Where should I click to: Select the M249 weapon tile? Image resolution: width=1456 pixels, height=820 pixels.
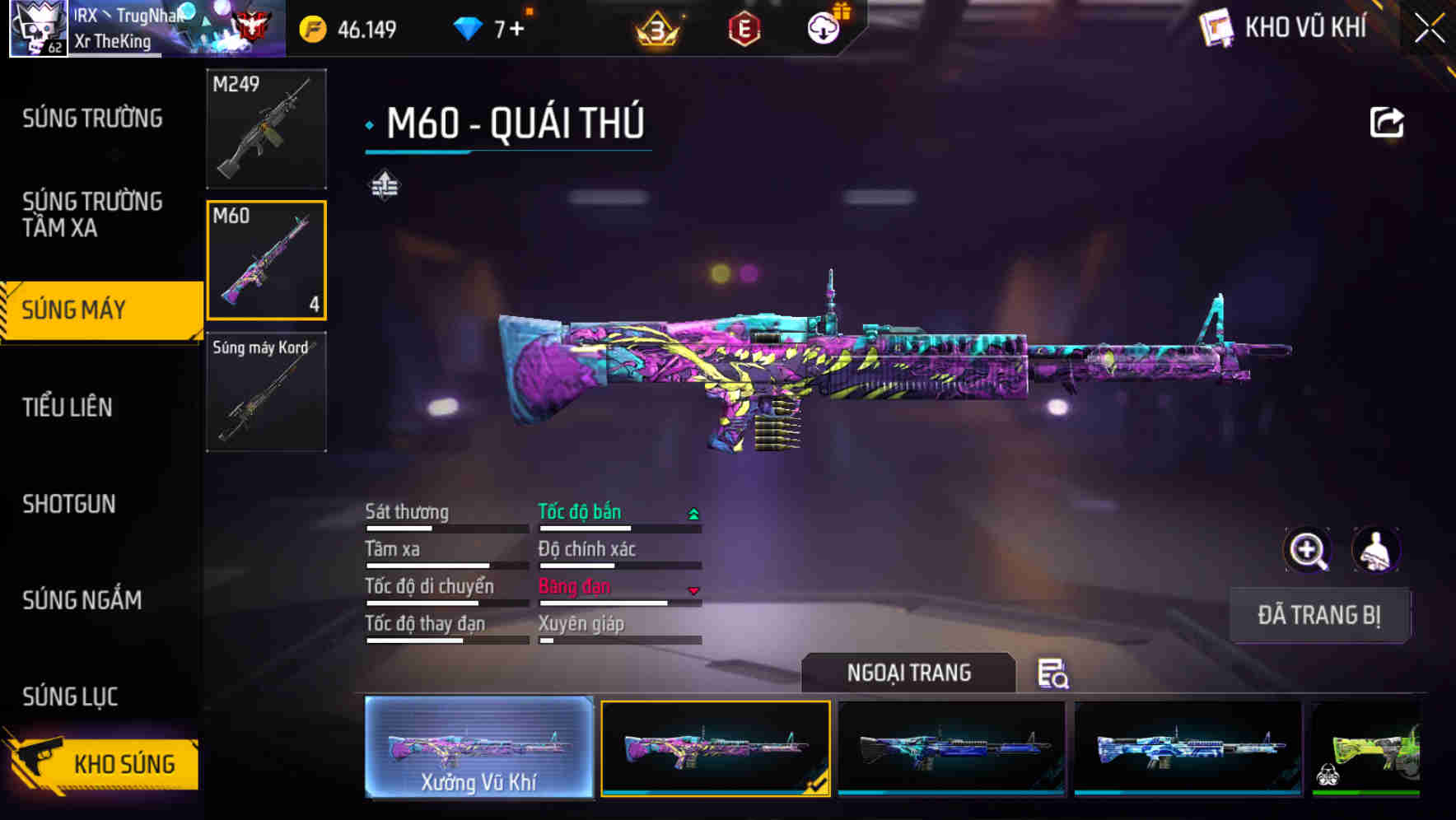pyautogui.click(x=266, y=128)
